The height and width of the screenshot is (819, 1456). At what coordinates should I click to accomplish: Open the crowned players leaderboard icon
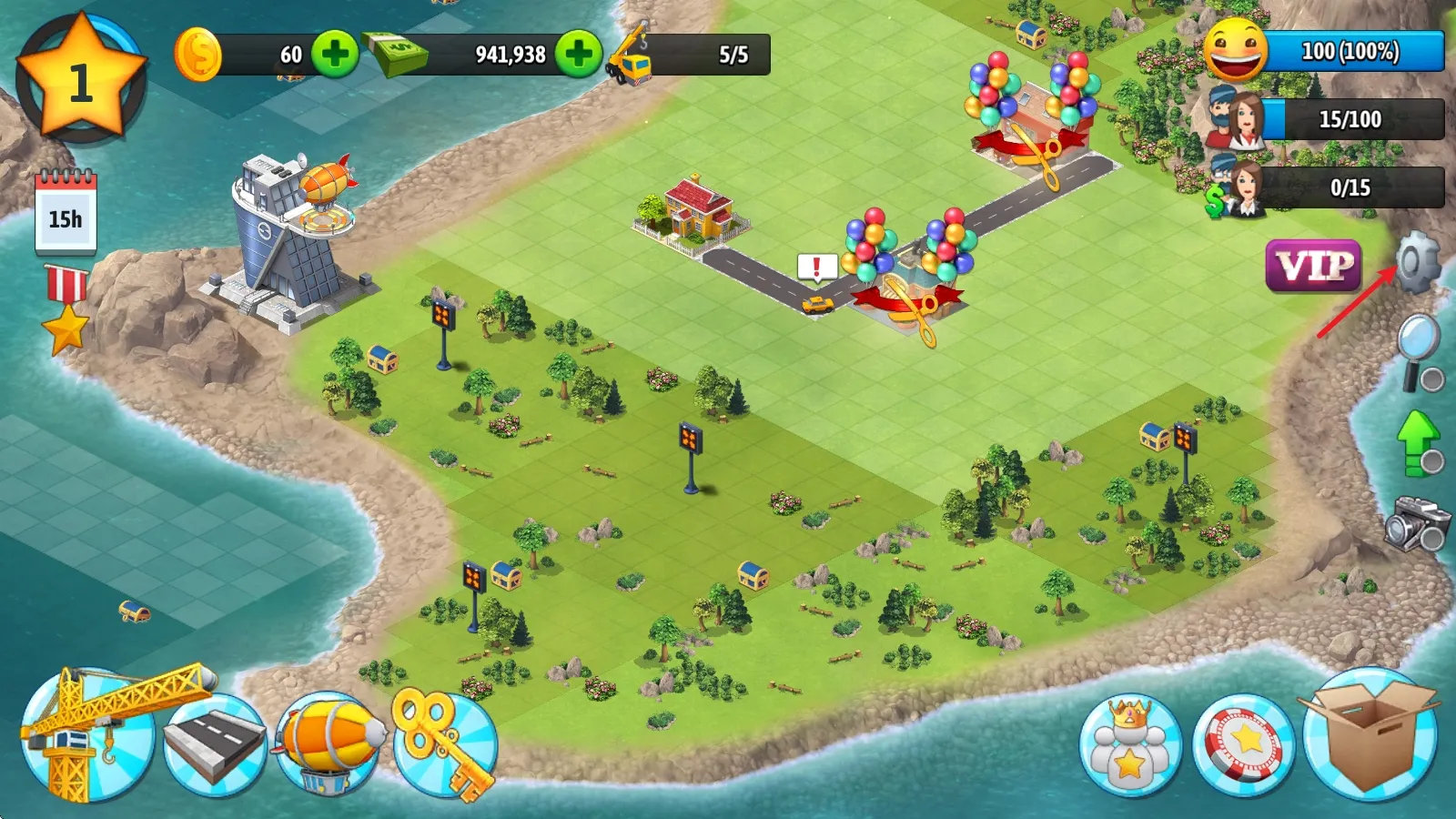pyautogui.click(x=1130, y=746)
